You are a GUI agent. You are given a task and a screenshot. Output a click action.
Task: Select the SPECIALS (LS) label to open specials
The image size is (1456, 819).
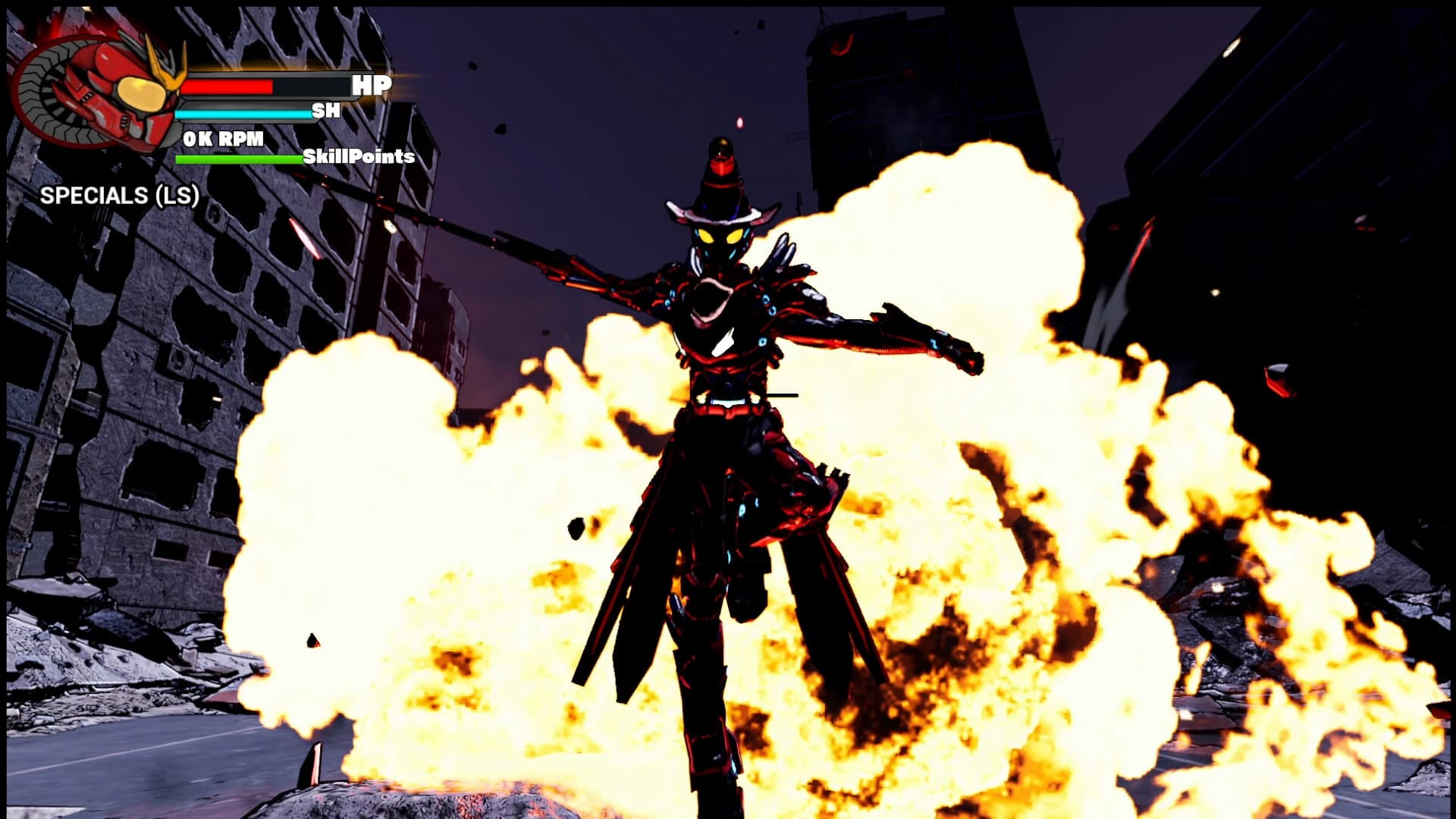[x=120, y=196]
